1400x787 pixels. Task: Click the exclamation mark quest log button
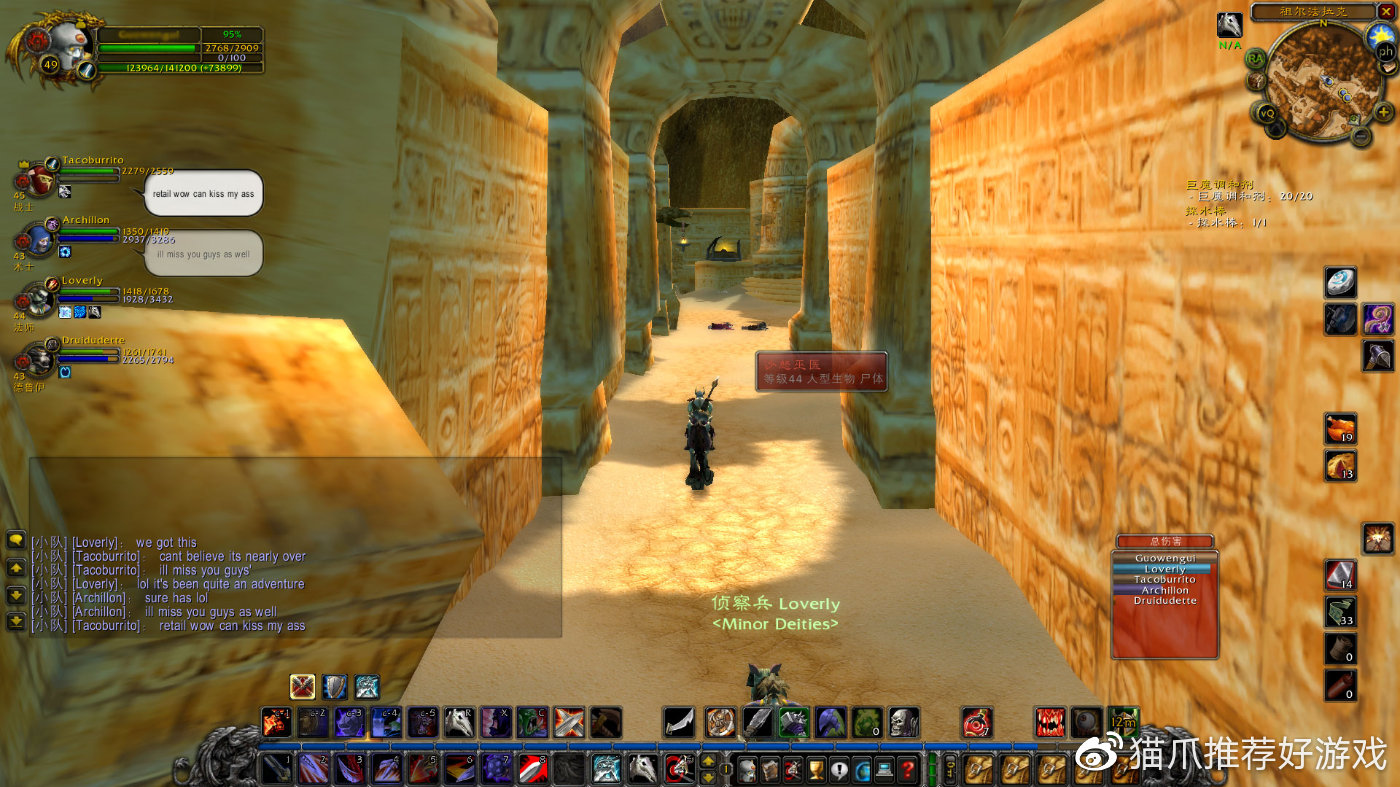[839, 769]
